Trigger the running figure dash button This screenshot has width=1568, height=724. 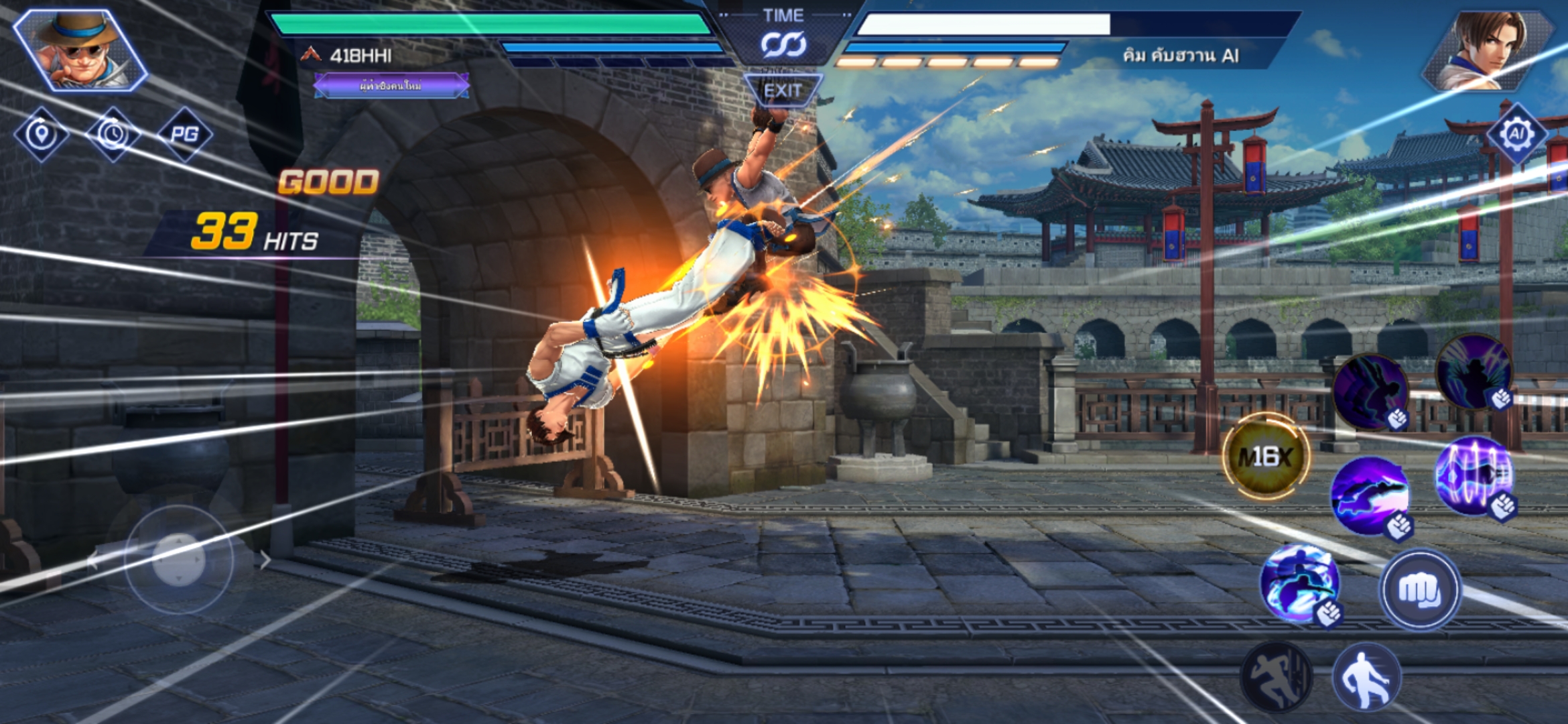click(1275, 677)
